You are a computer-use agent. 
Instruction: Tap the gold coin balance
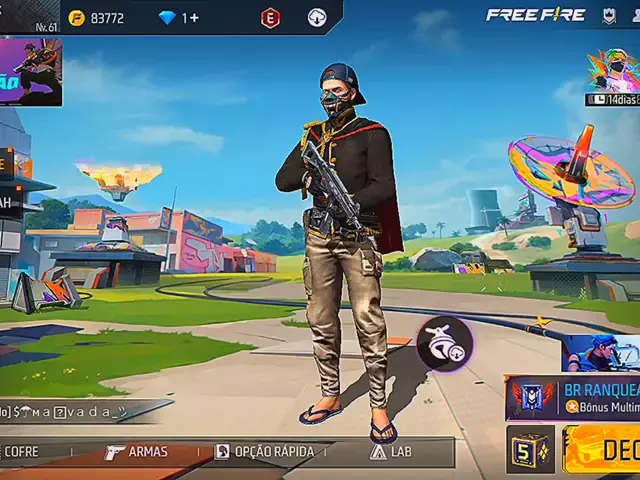(96, 18)
